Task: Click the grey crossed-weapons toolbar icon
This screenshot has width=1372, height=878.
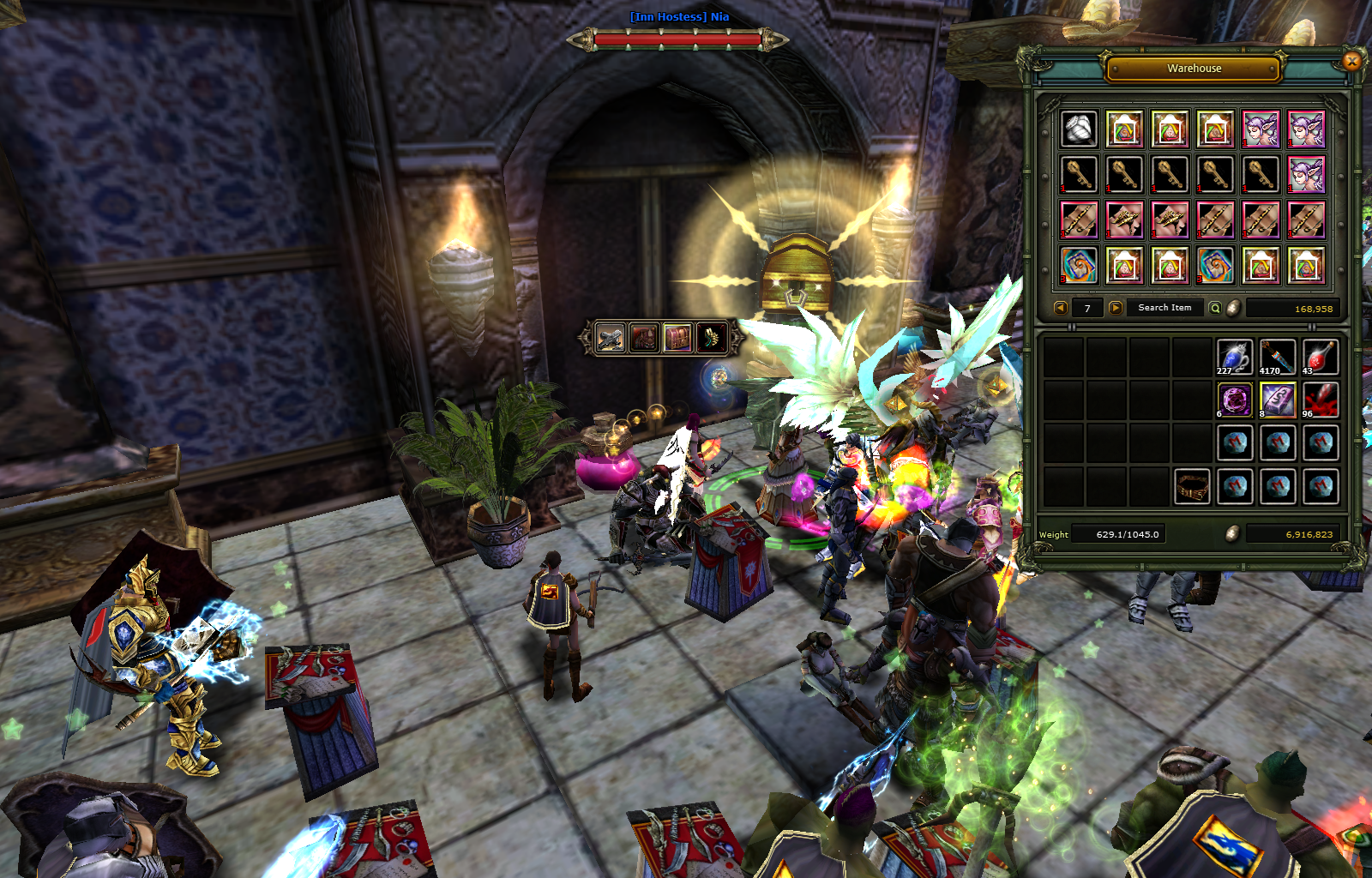Action: [611, 338]
